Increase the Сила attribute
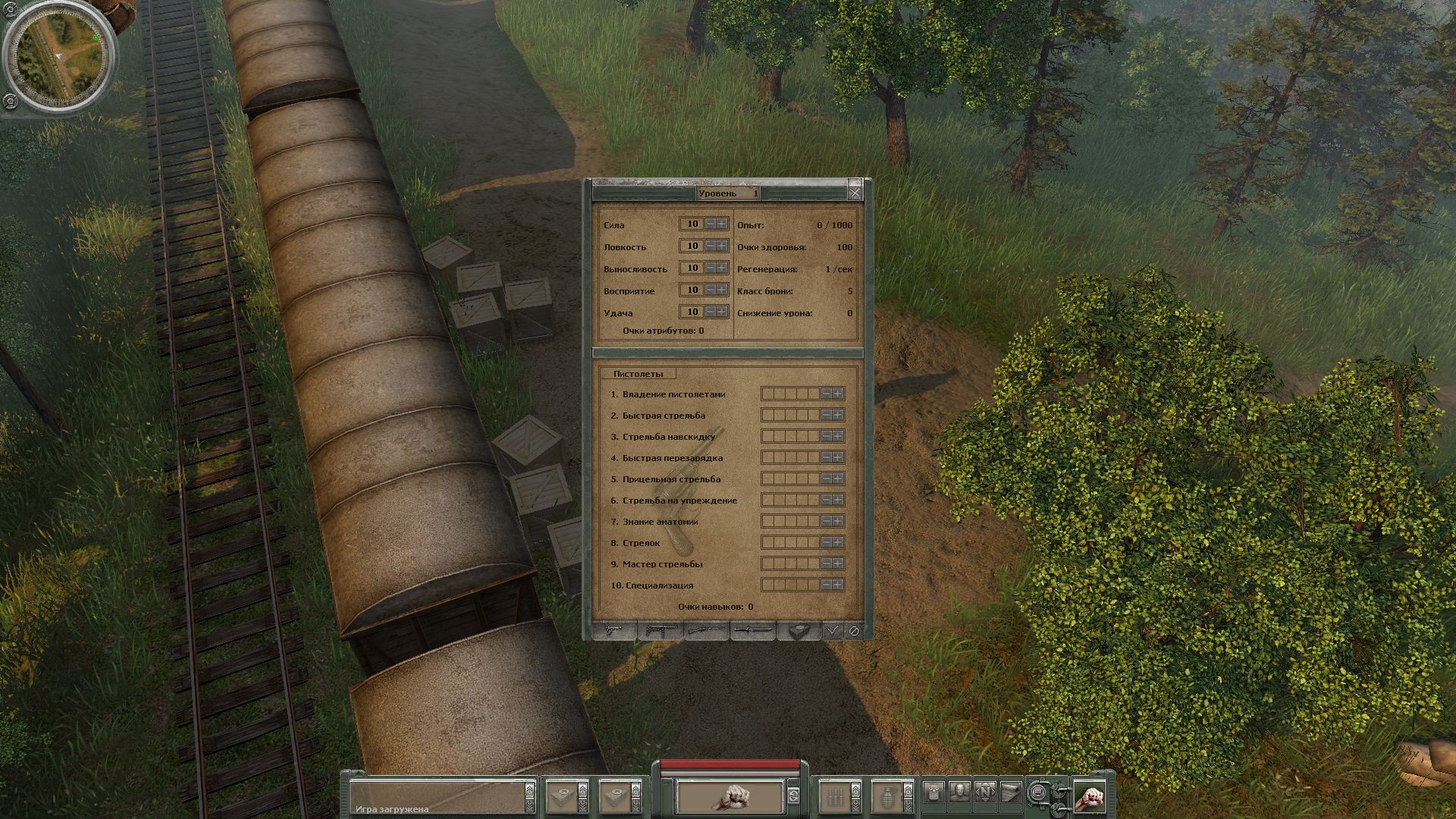 point(721,224)
